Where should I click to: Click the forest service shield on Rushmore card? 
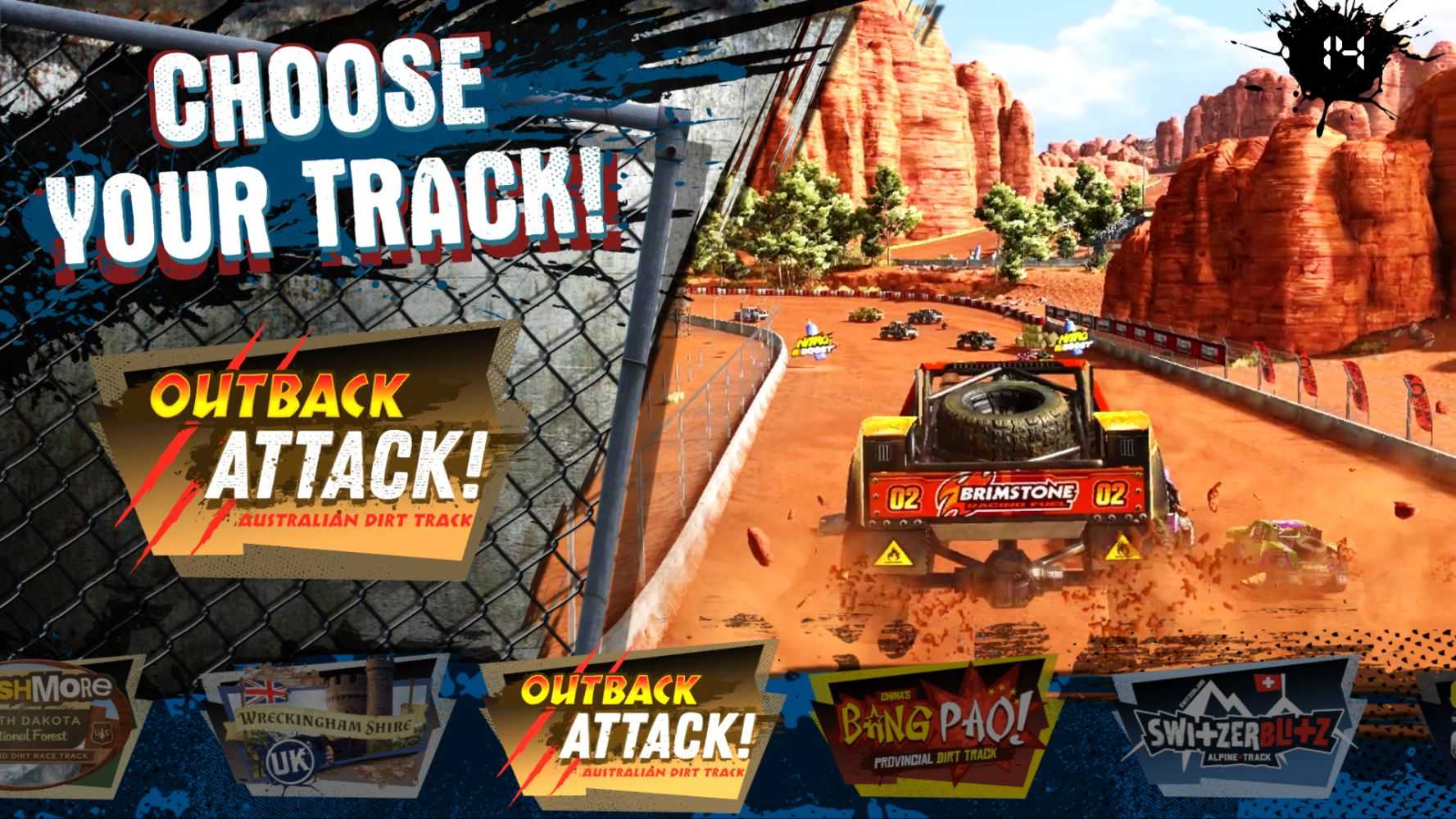pos(104,735)
